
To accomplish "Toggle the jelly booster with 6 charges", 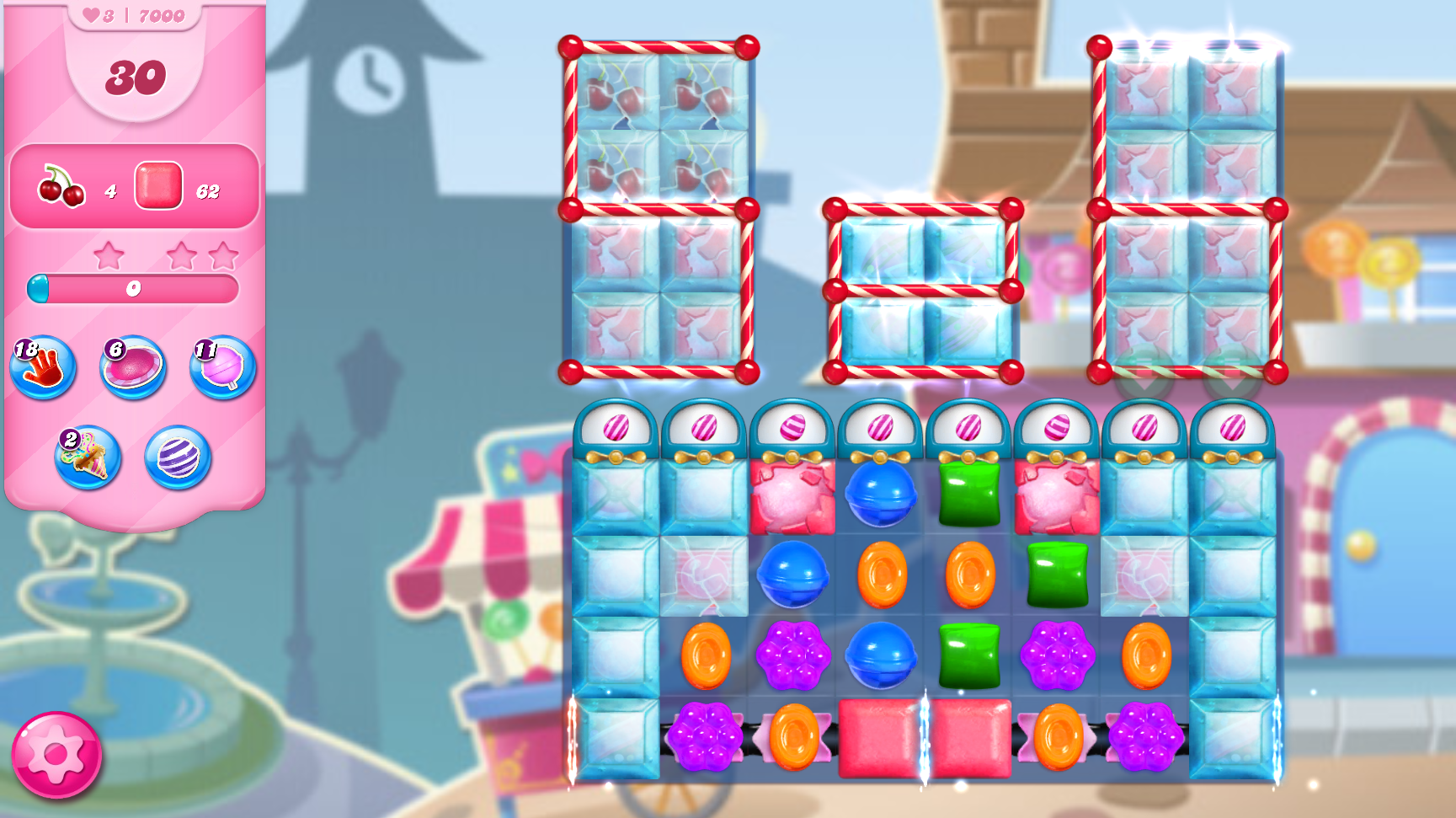I will [132, 366].
